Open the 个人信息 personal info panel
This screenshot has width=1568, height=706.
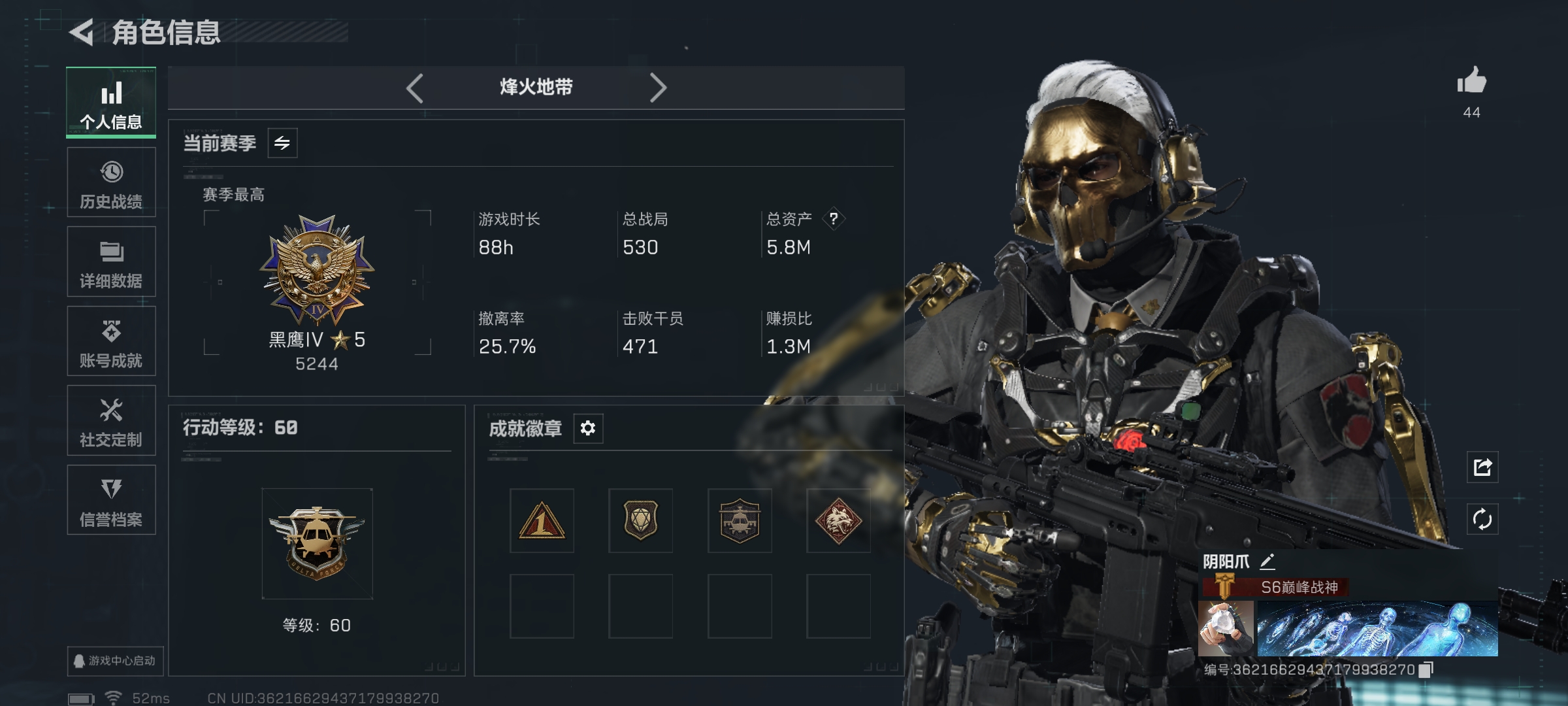coord(111,101)
